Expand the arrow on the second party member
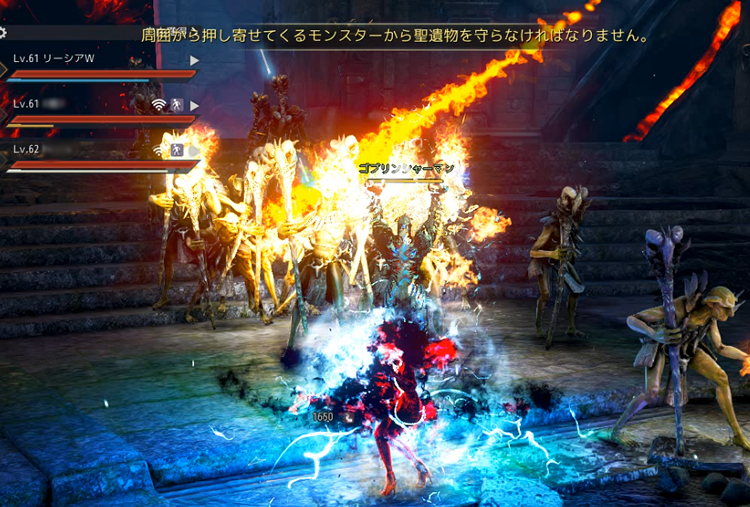 tap(195, 105)
